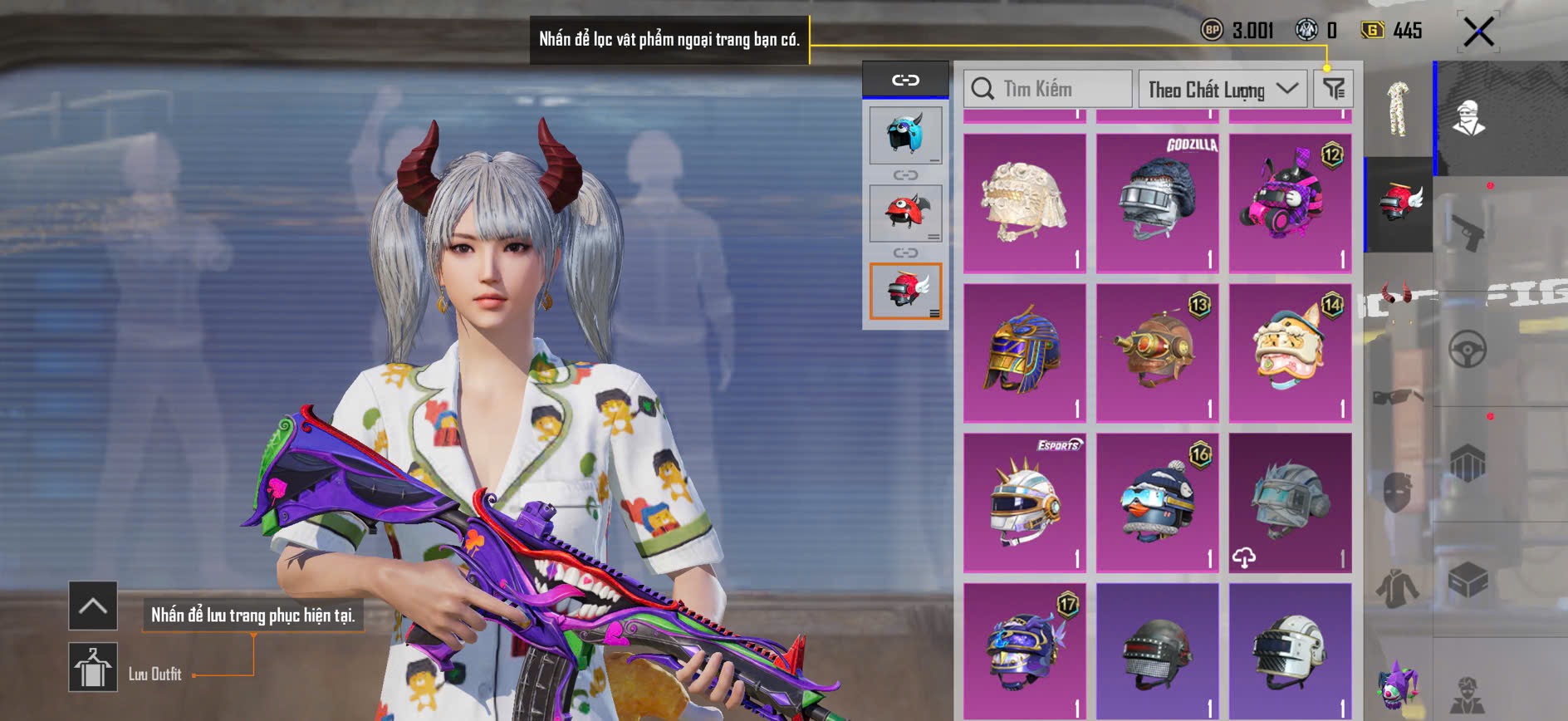Open the pistol weapon skins category
Screen dimensions: 1568x721
[1468, 232]
